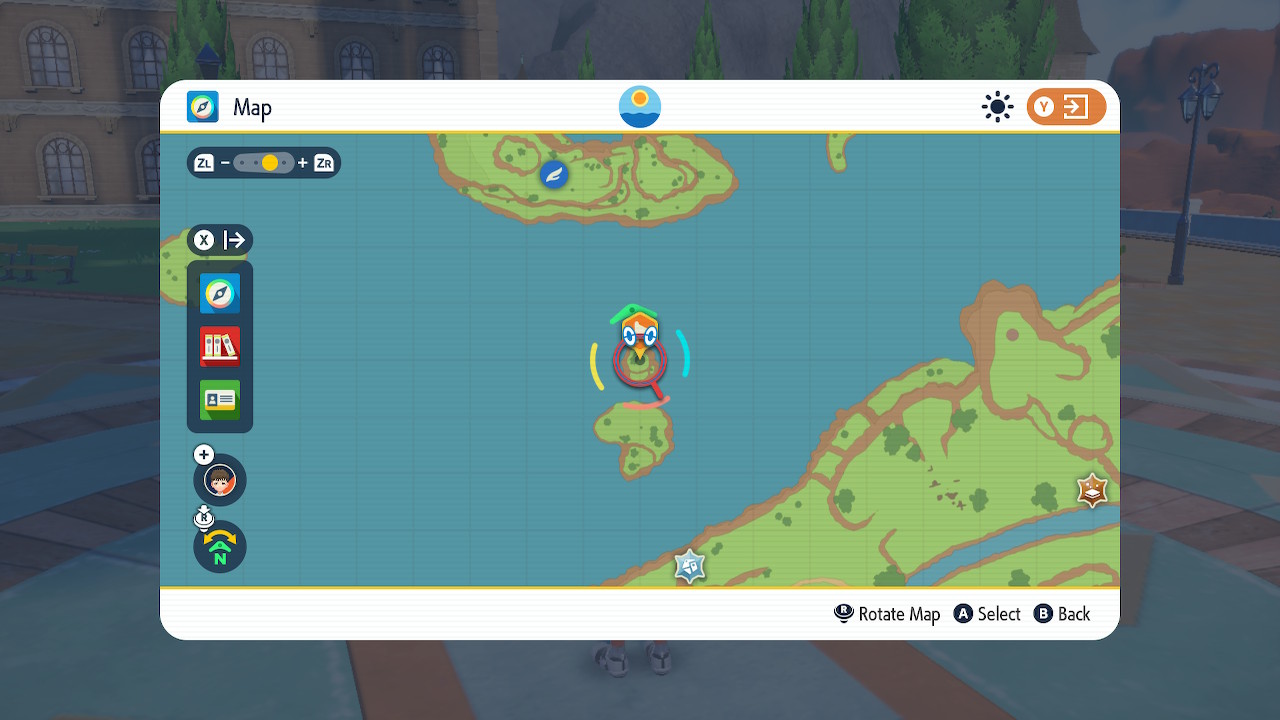Toggle the plus badge on the player avatar

tap(203, 454)
